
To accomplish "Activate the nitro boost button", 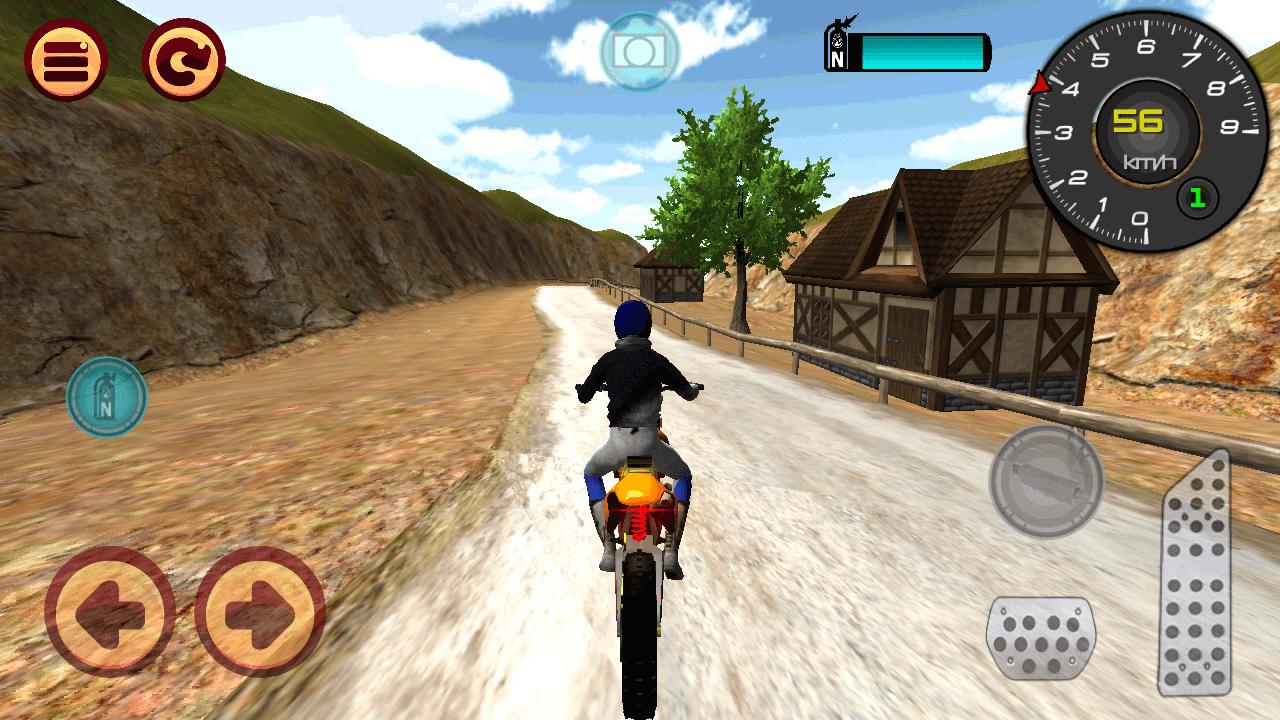I will click(x=106, y=397).
